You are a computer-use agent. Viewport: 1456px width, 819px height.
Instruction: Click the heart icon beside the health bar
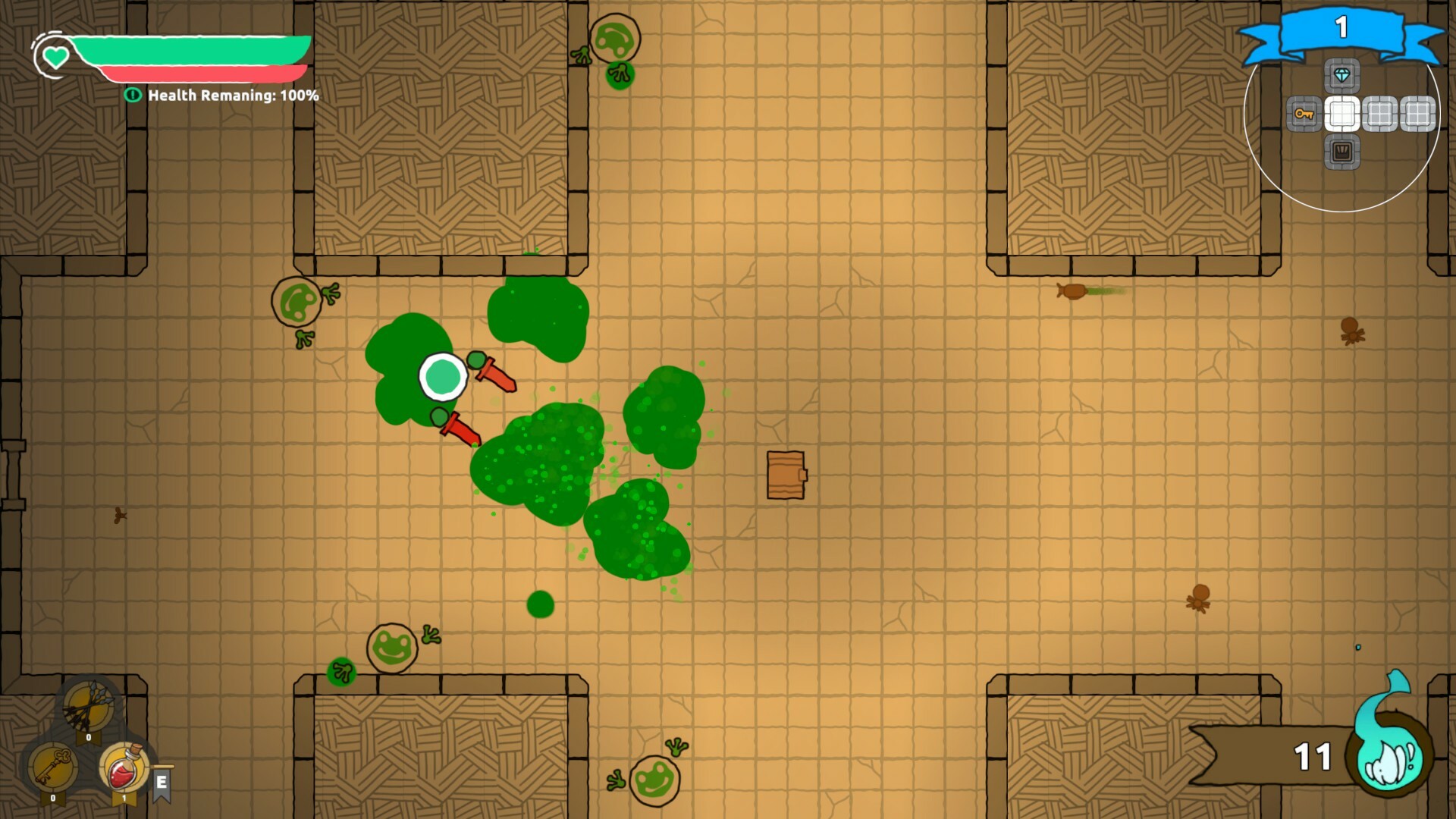click(x=55, y=57)
